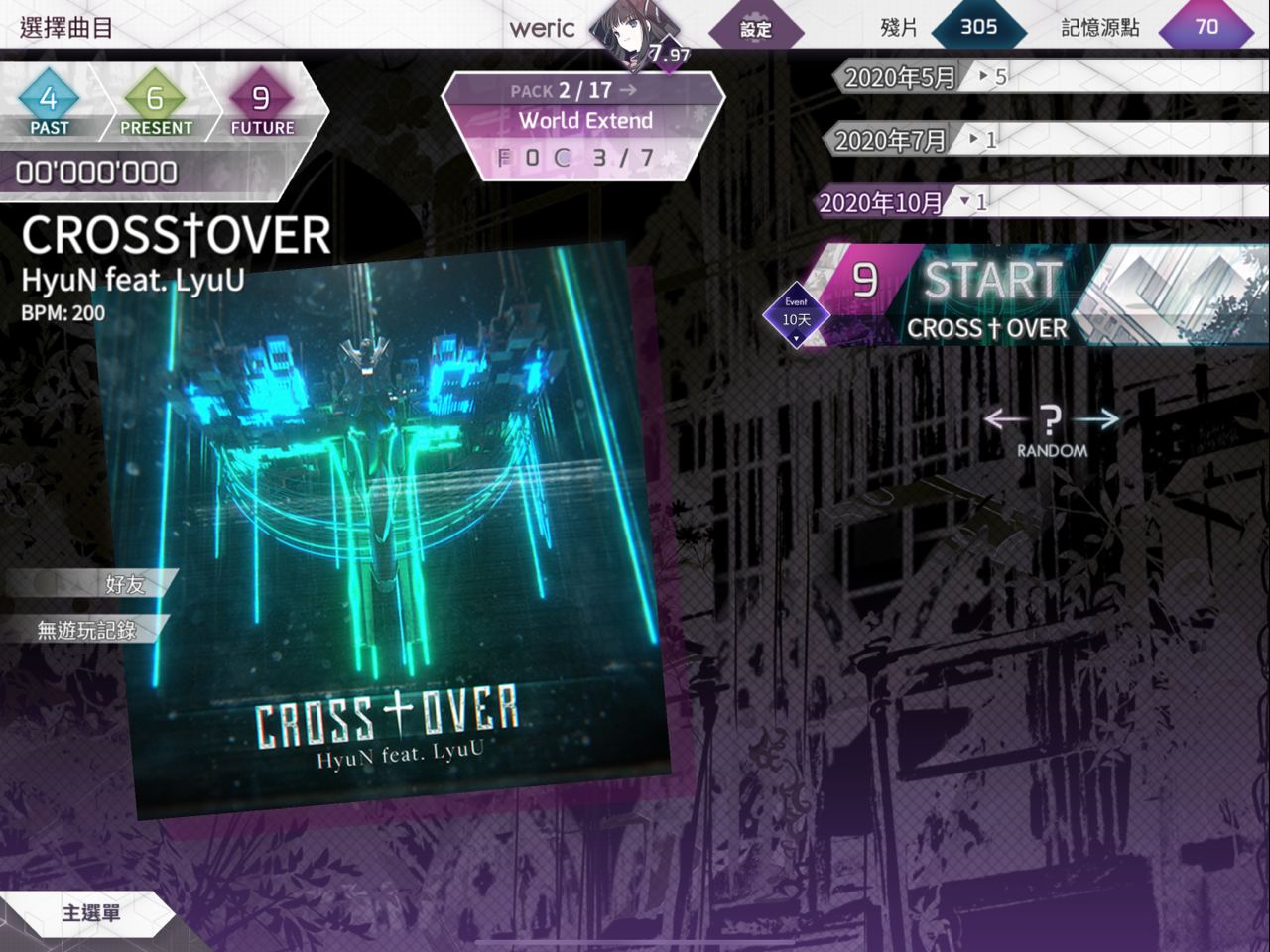Return to 主選單 main menu
1270x952 pixels.
[x=89, y=912]
